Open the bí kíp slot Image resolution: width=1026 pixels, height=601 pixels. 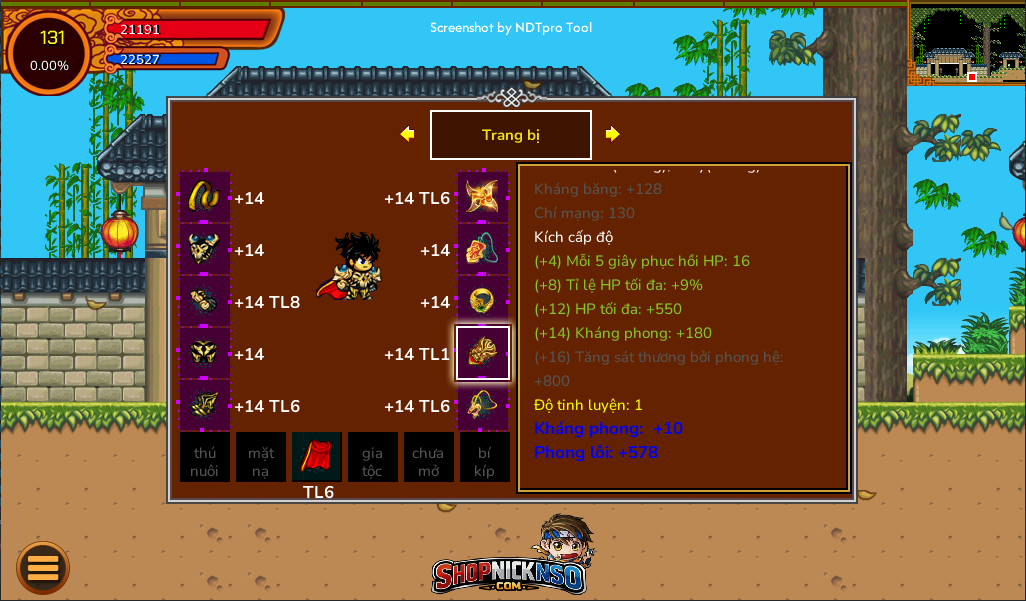click(484, 458)
